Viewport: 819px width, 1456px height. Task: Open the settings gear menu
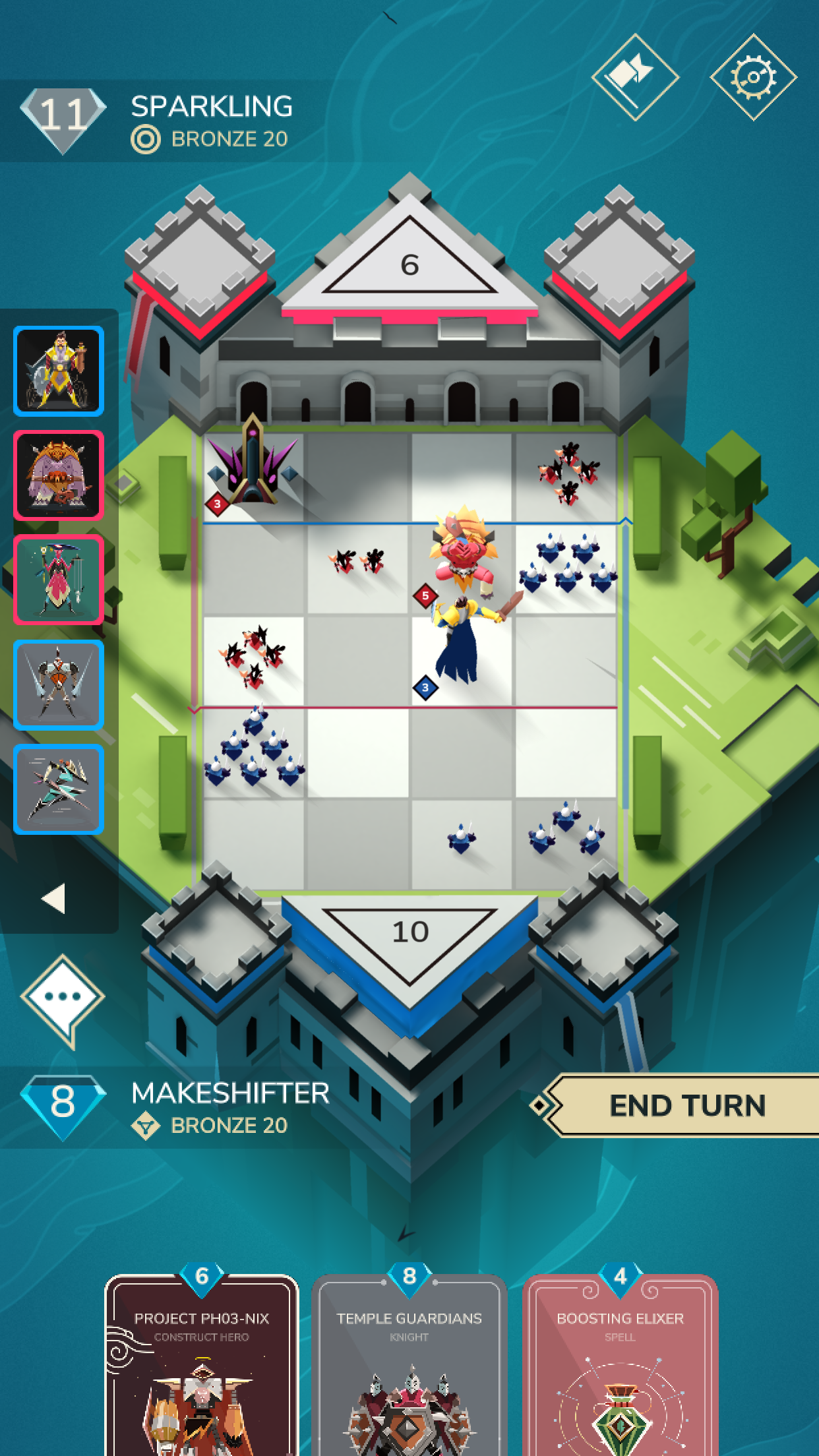753,77
